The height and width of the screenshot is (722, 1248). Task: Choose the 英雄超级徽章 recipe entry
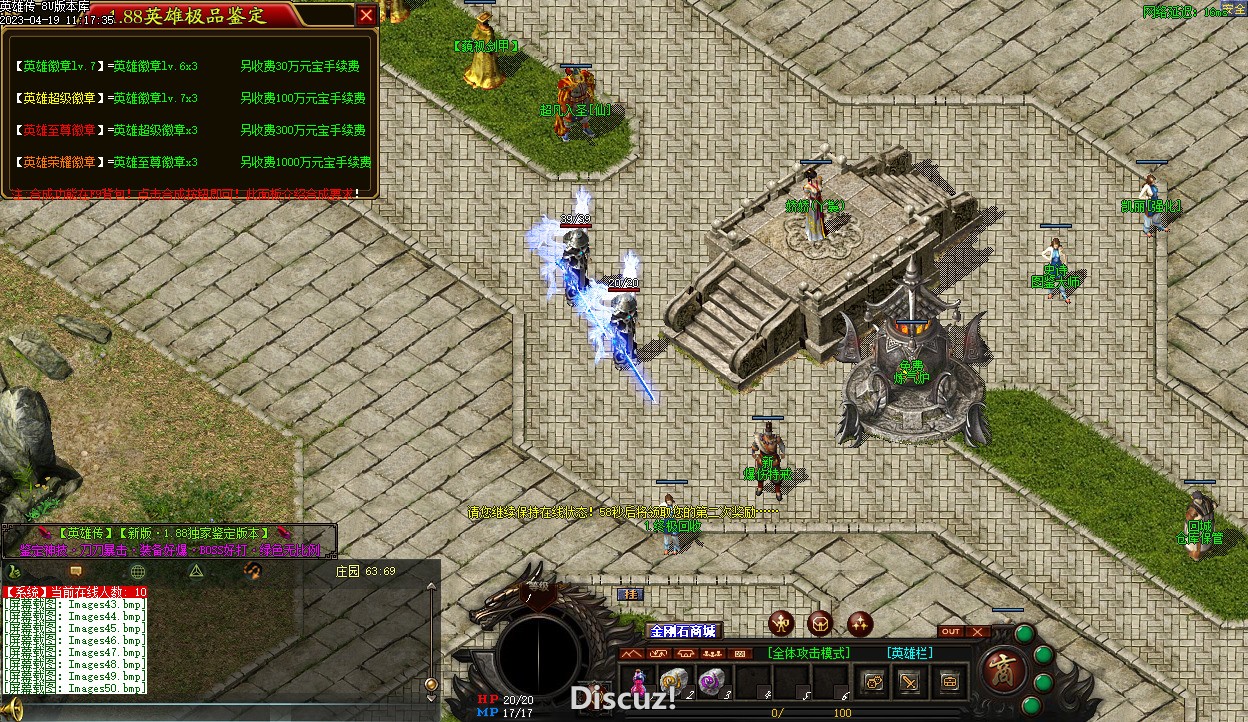58,99
